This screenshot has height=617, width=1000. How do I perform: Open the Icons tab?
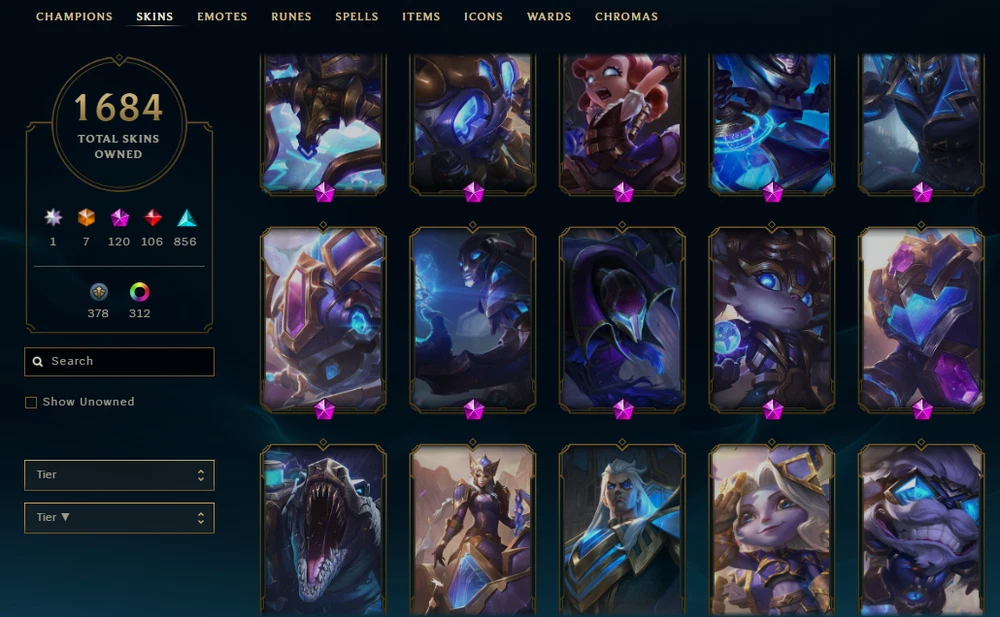pyautogui.click(x=483, y=17)
